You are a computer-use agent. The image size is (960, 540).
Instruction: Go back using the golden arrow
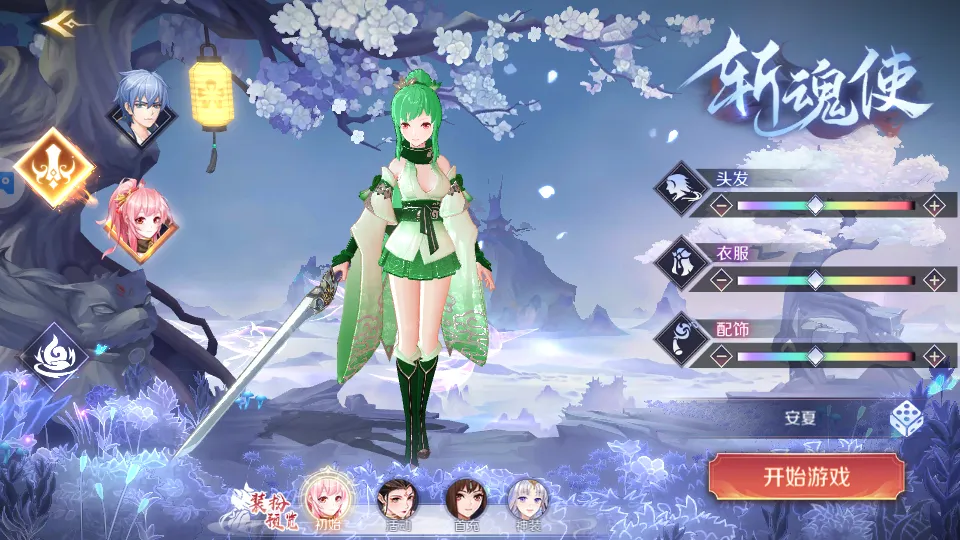coord(61,21)
